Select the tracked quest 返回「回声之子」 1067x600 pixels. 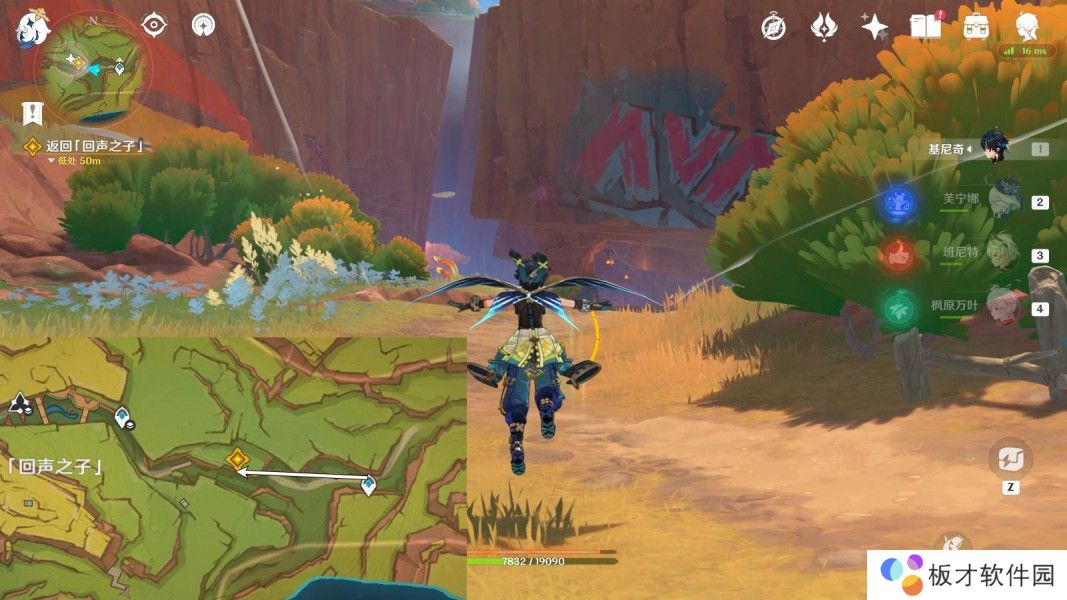tap(97, 146)
